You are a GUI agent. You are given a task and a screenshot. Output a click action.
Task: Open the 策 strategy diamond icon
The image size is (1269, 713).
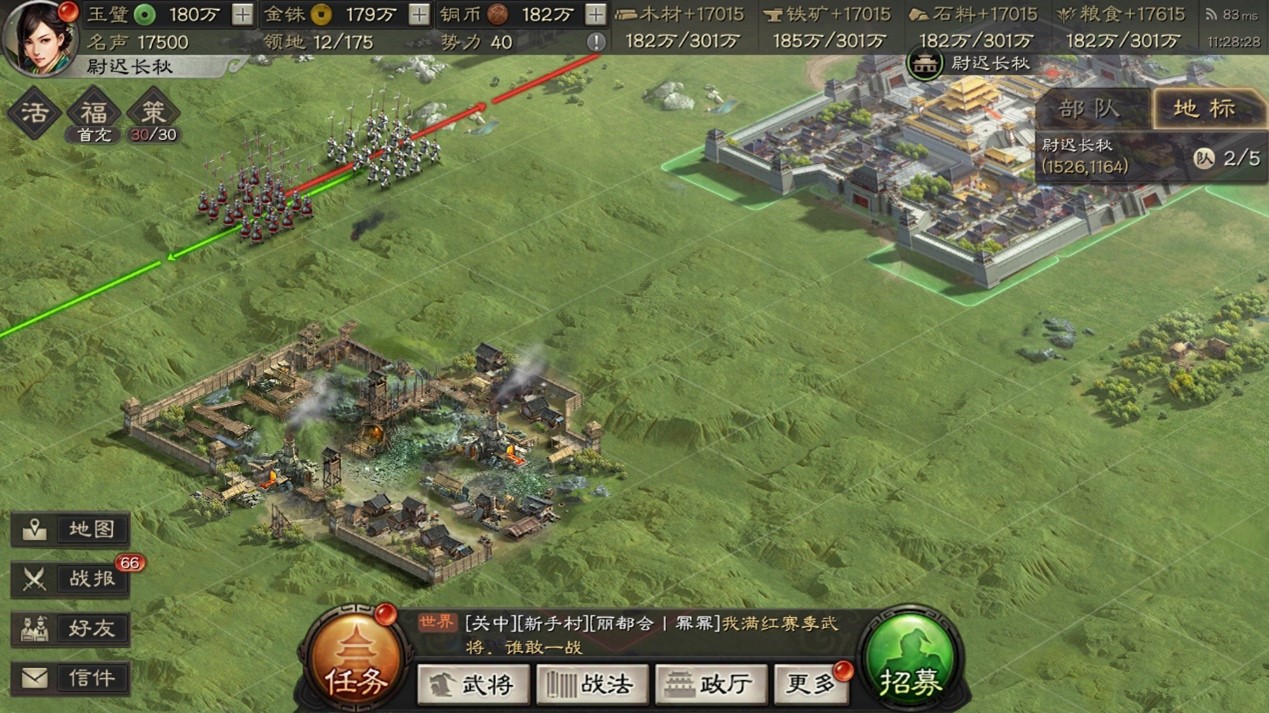(154, 111)
